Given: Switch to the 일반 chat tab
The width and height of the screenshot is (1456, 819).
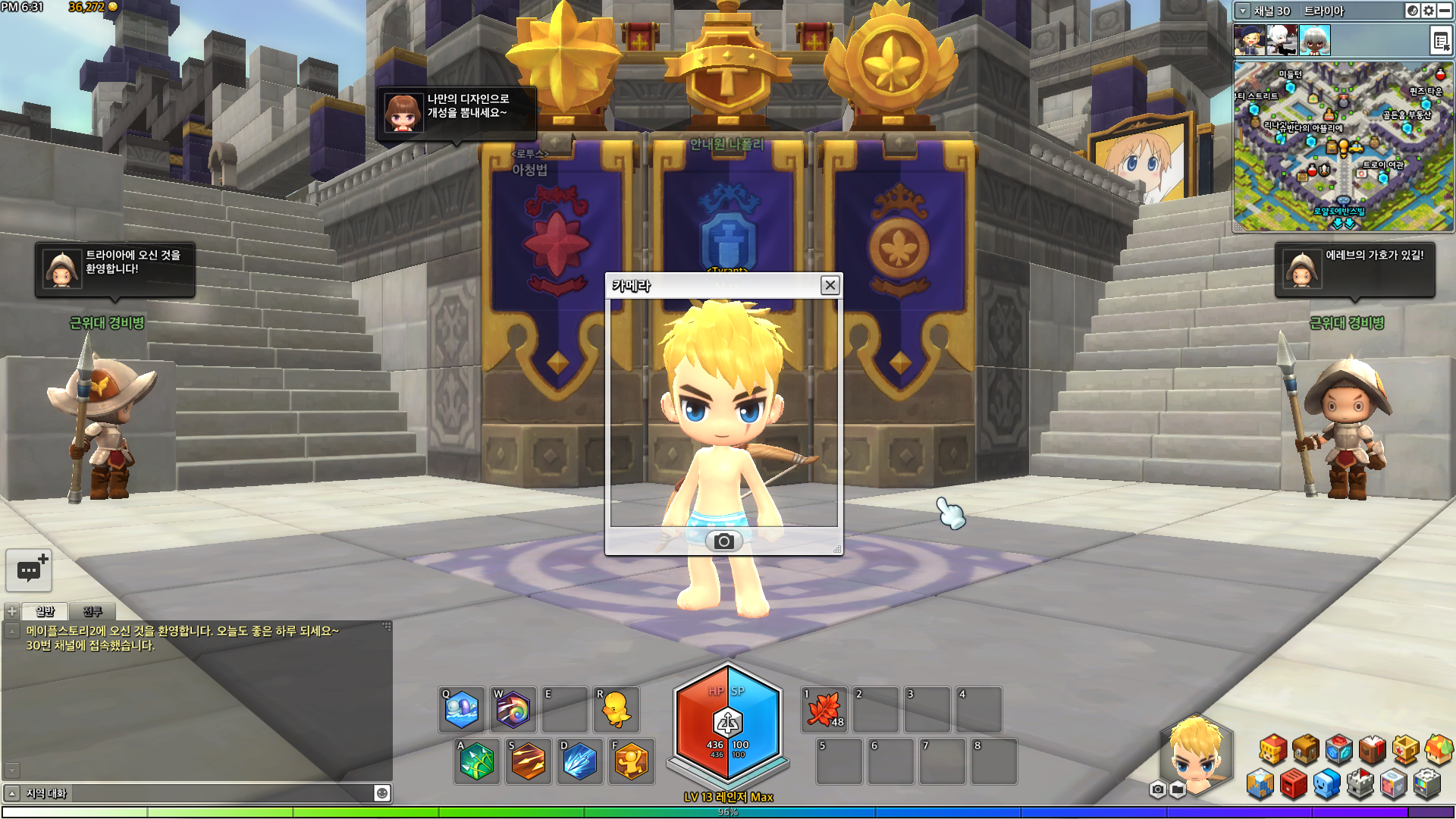Looking at the screenshot, I should tap(45, 611).
